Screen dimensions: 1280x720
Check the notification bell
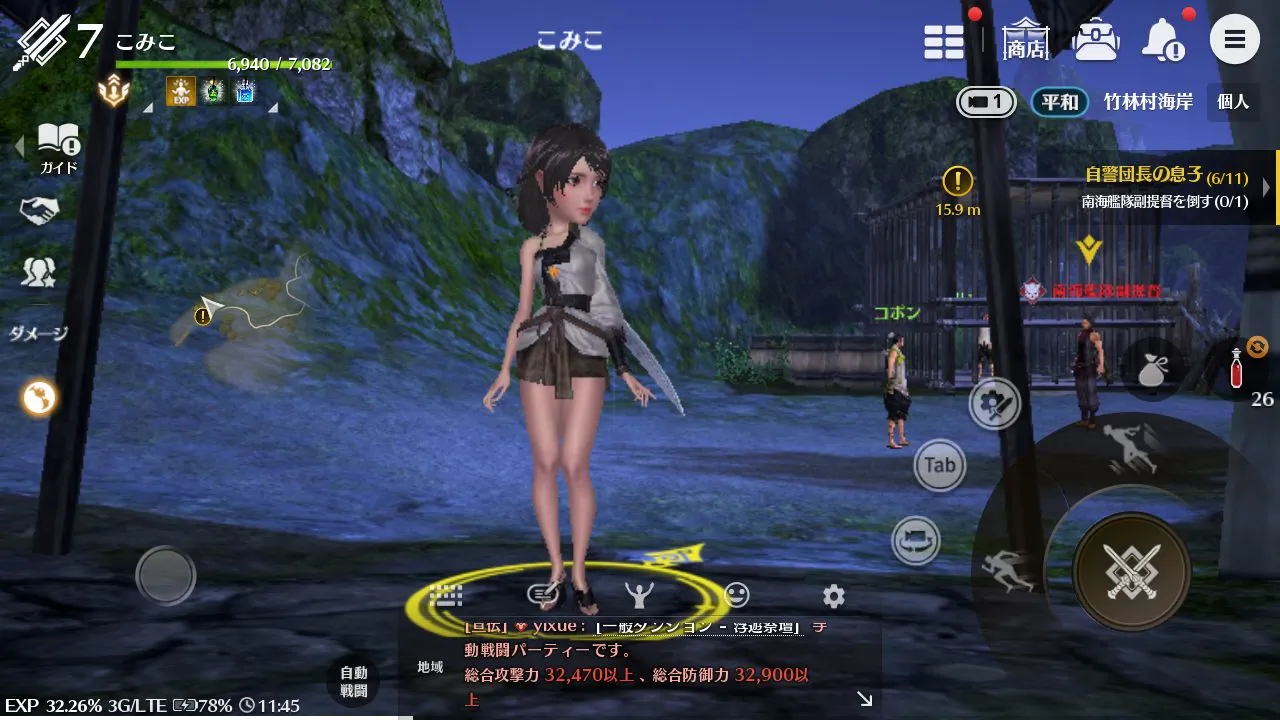pos(1164,41)
